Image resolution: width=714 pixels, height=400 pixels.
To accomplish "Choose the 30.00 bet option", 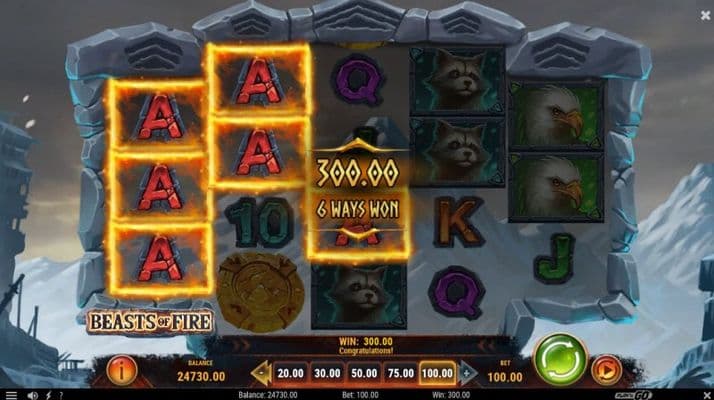I will point(325,373).
